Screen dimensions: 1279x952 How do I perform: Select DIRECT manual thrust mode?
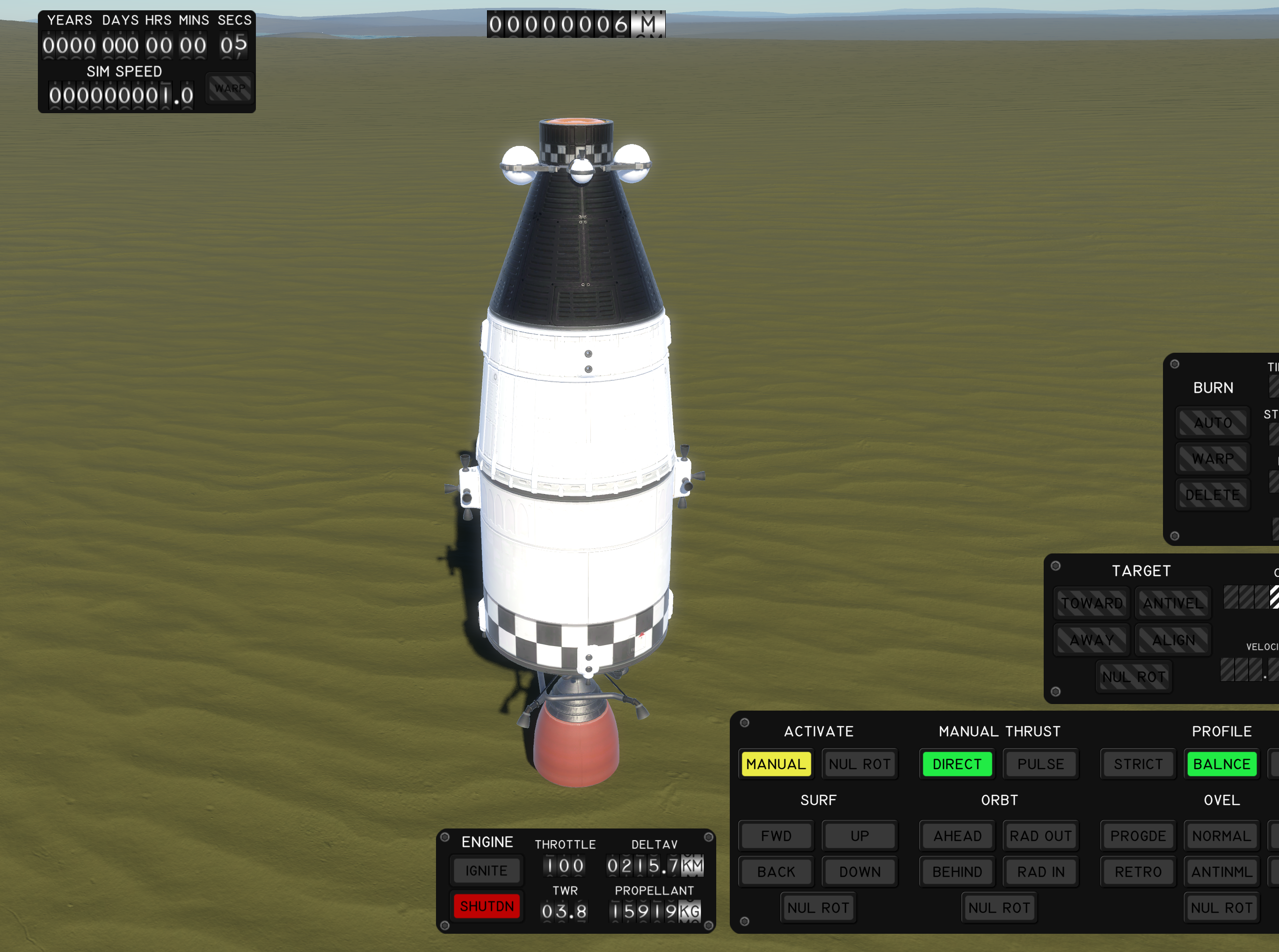point(956,764)
